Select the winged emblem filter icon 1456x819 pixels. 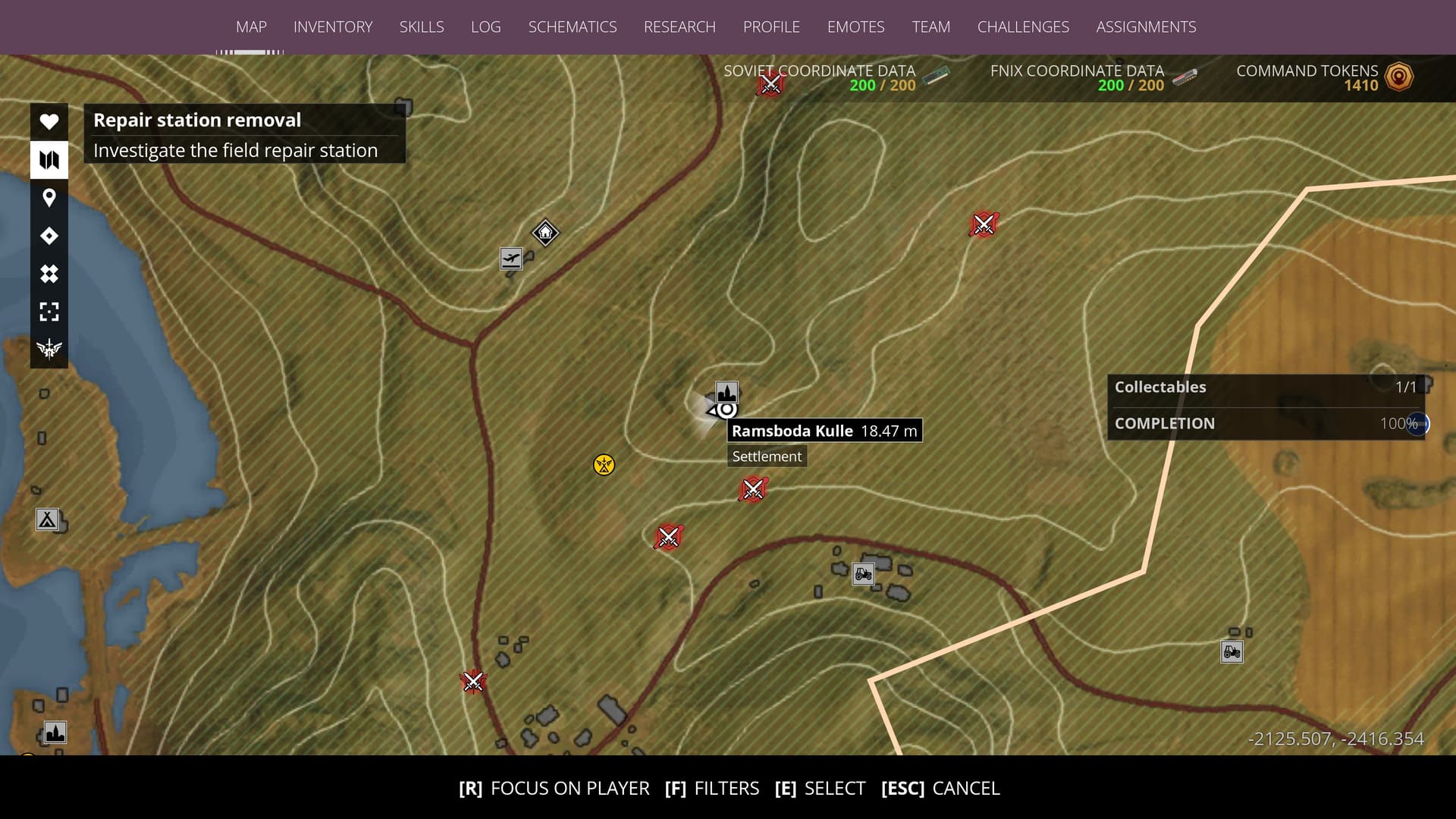(49, 349)
